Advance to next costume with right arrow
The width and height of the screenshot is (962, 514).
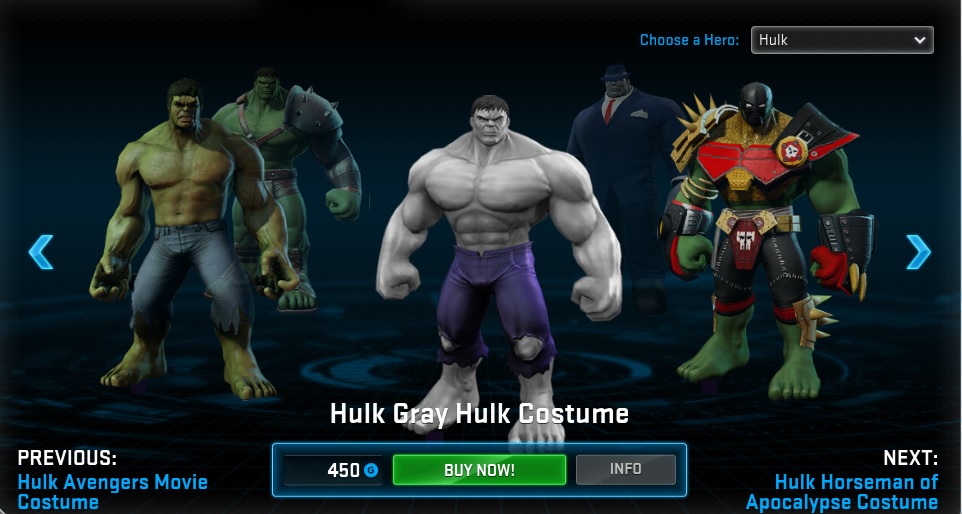tap(917, 252)
